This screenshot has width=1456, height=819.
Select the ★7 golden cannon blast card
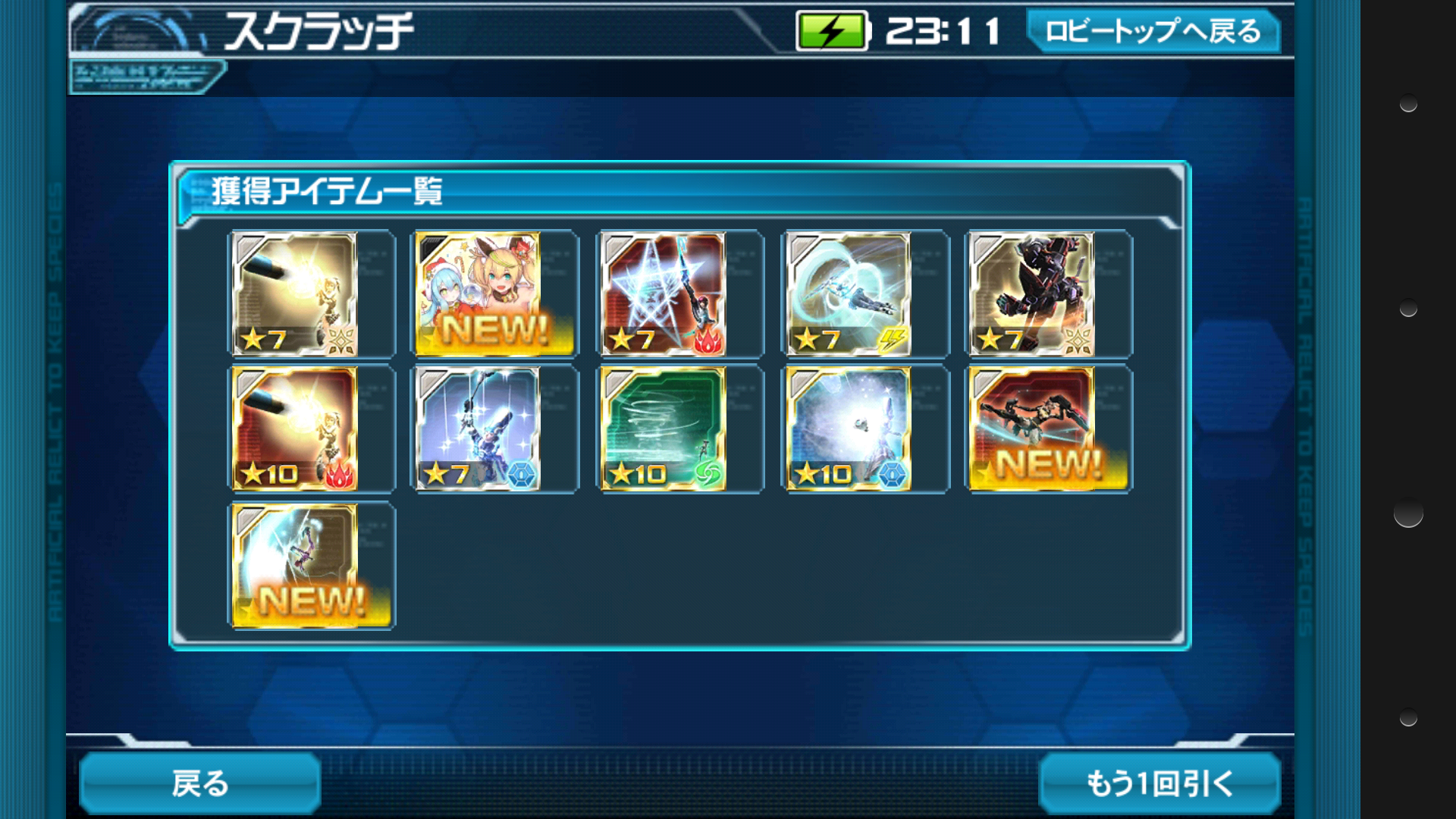(294, 293)
